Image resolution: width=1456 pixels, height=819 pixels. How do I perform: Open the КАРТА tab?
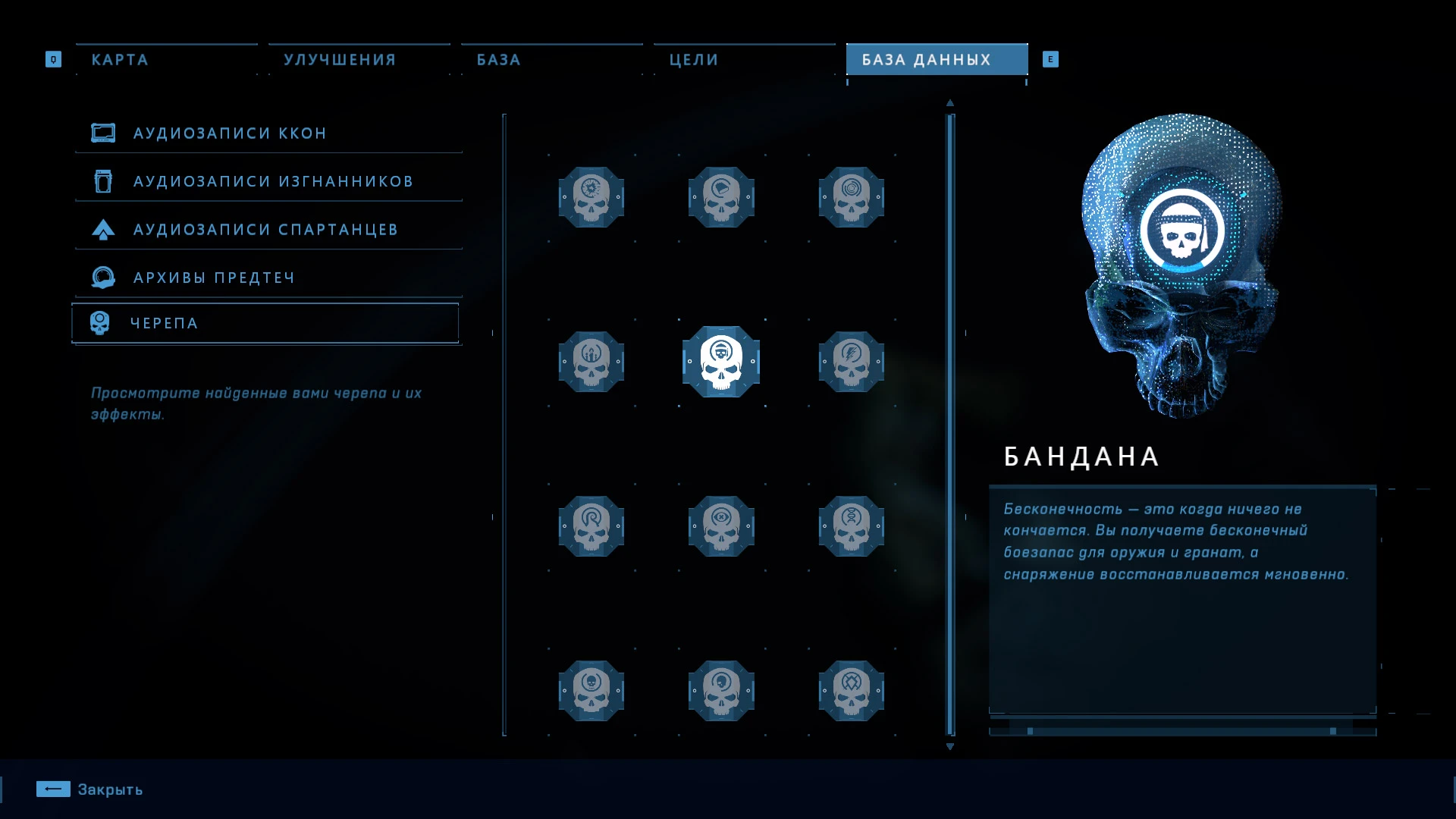coord(119,59)
